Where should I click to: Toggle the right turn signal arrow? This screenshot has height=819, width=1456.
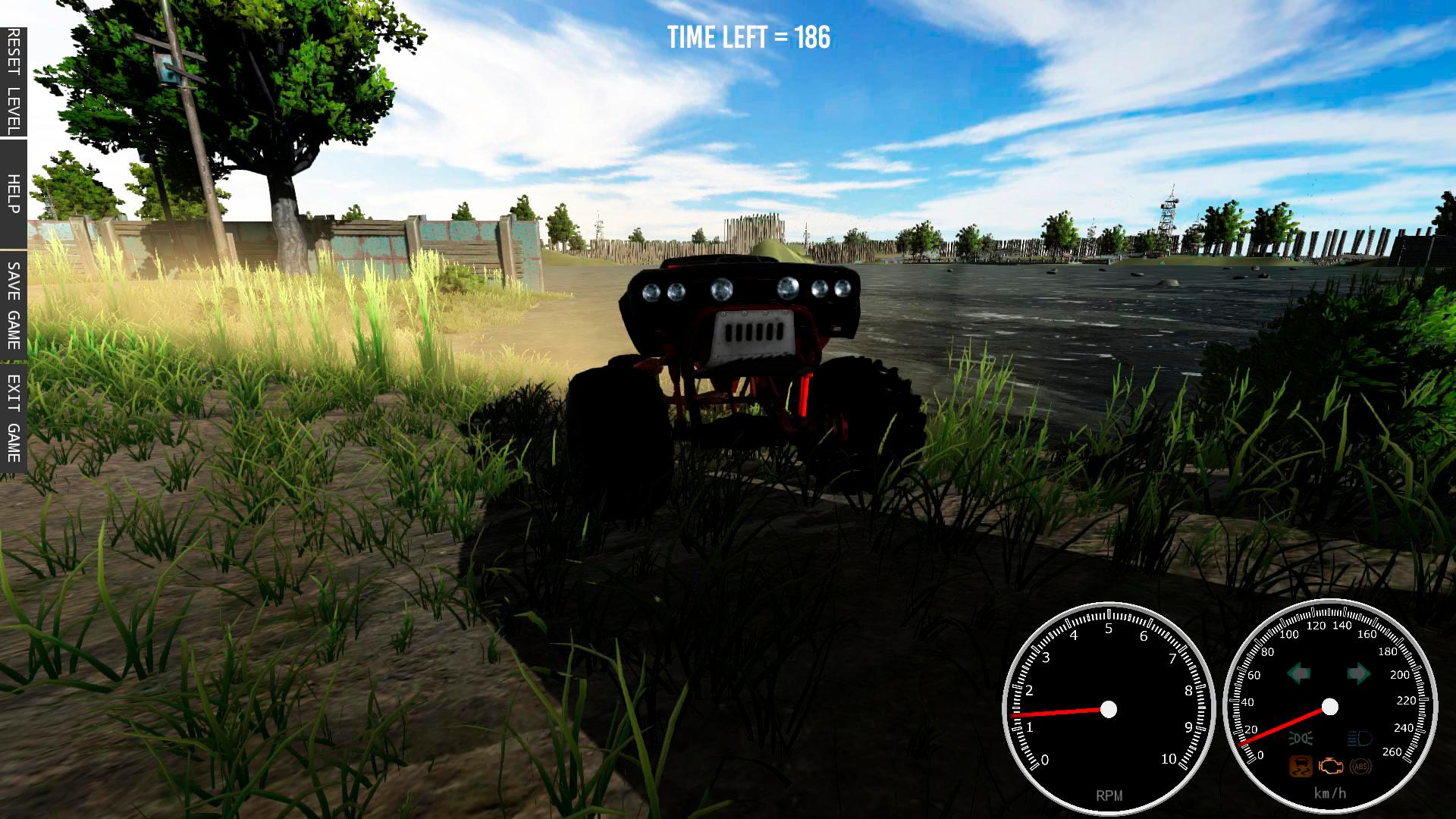(x=1360, y=673)
